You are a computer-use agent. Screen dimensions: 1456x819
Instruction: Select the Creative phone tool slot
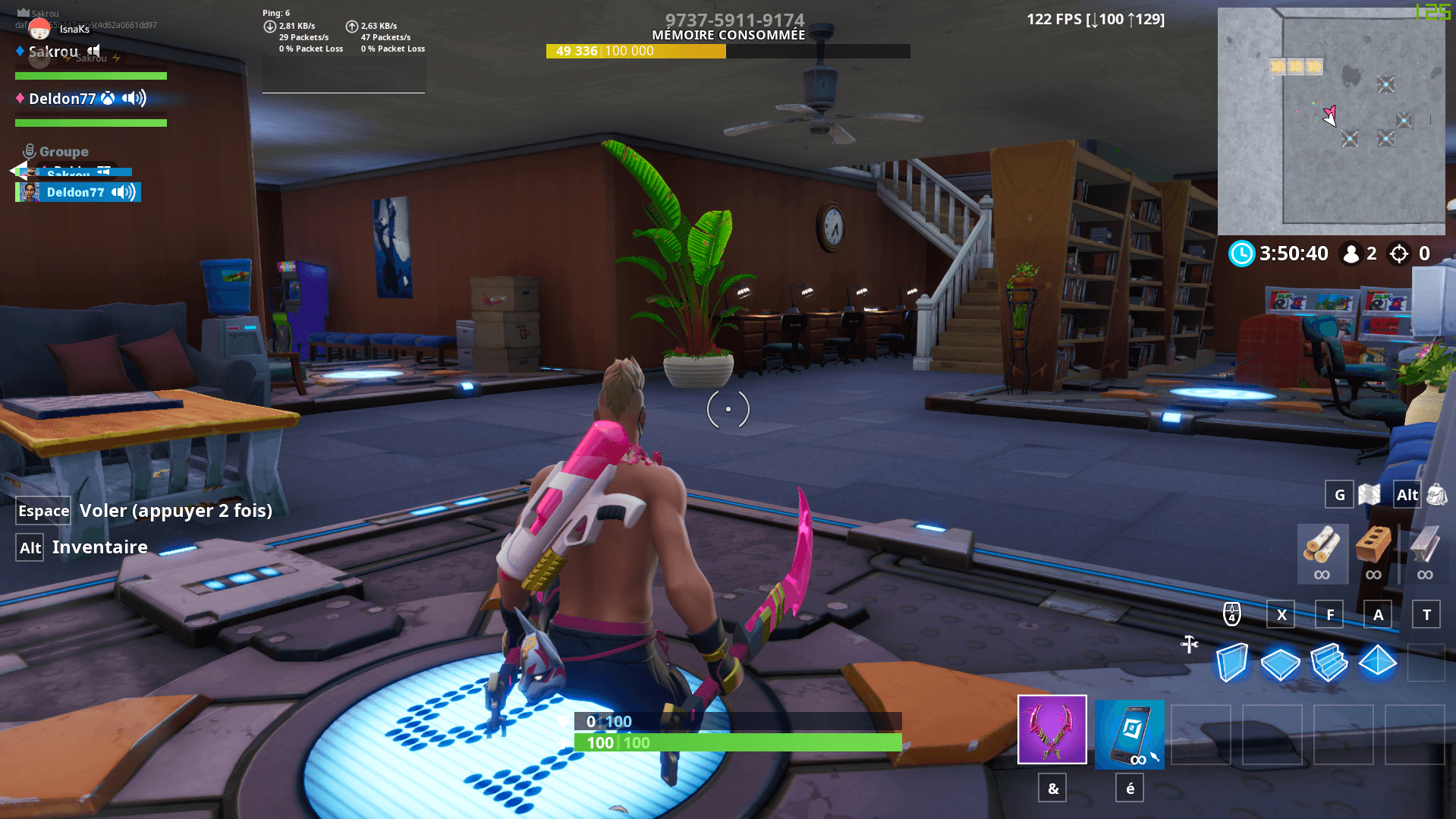(x=1129, y=733)
